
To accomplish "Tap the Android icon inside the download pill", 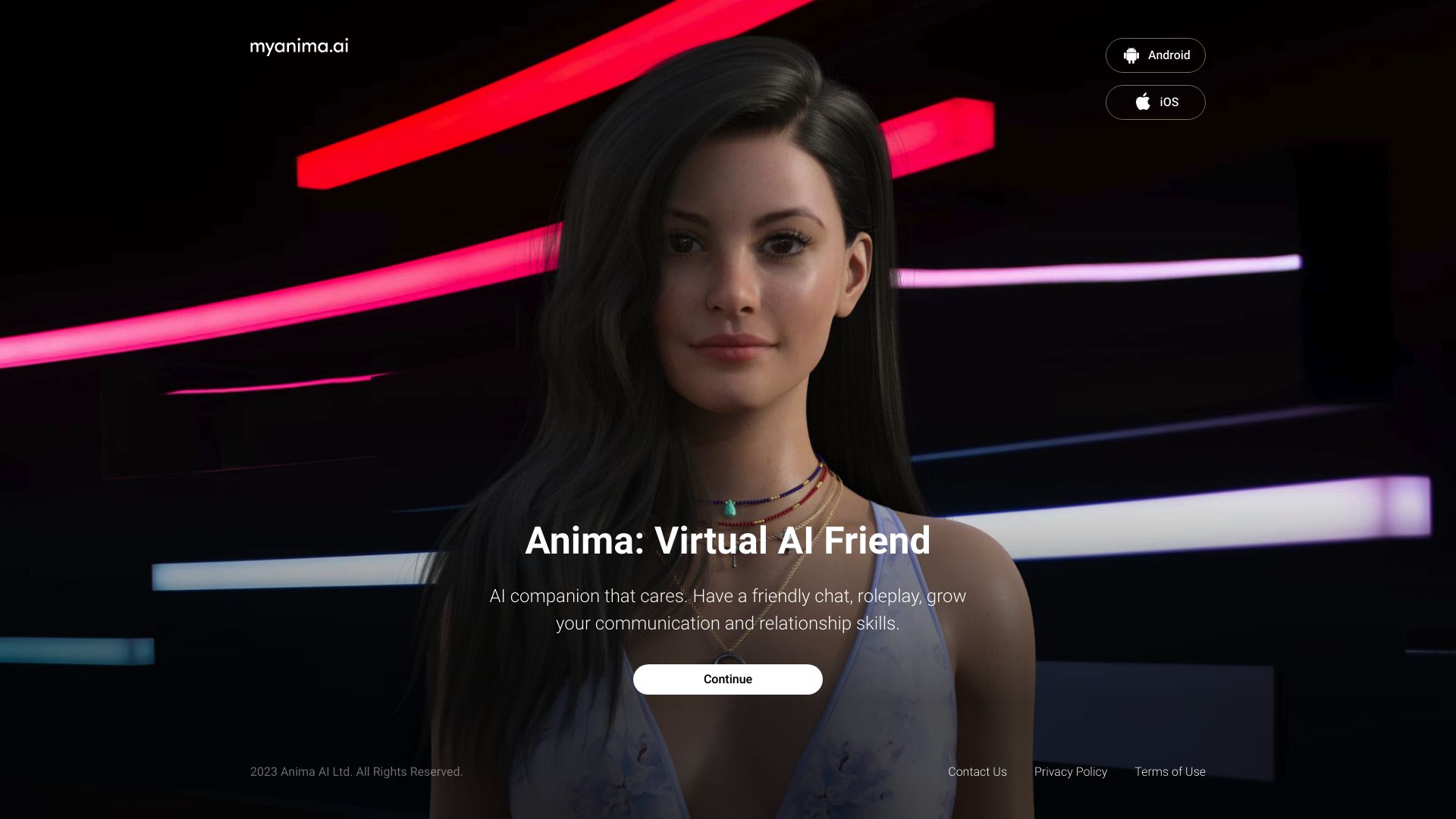I will pos(1131,55).
